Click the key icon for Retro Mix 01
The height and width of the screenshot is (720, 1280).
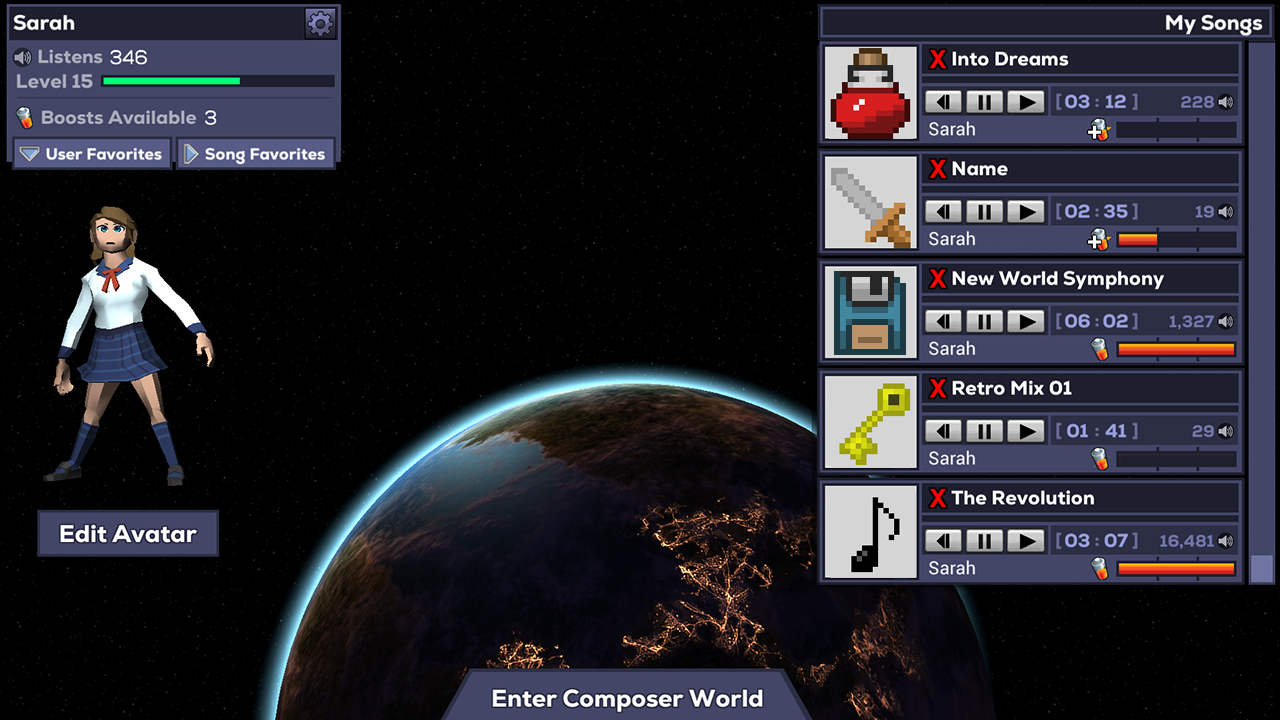[869, 422]
